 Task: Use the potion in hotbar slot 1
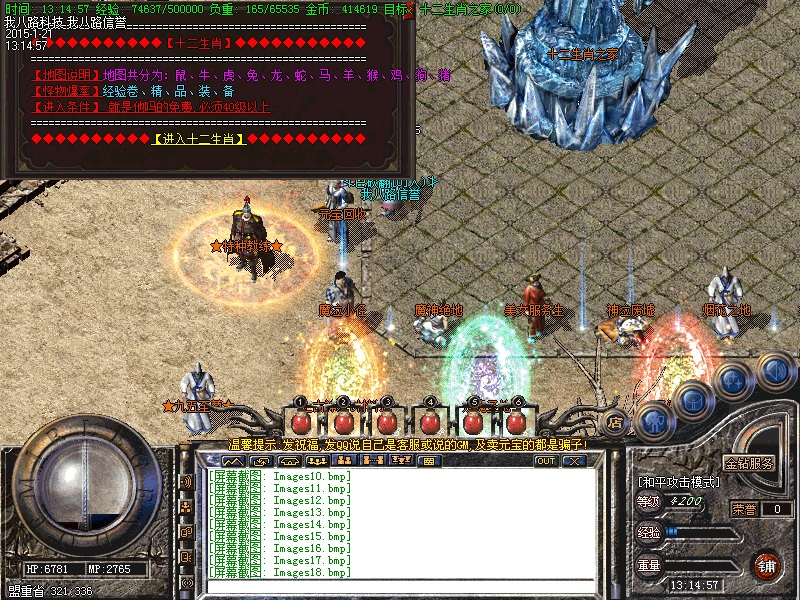pos(300,420)
